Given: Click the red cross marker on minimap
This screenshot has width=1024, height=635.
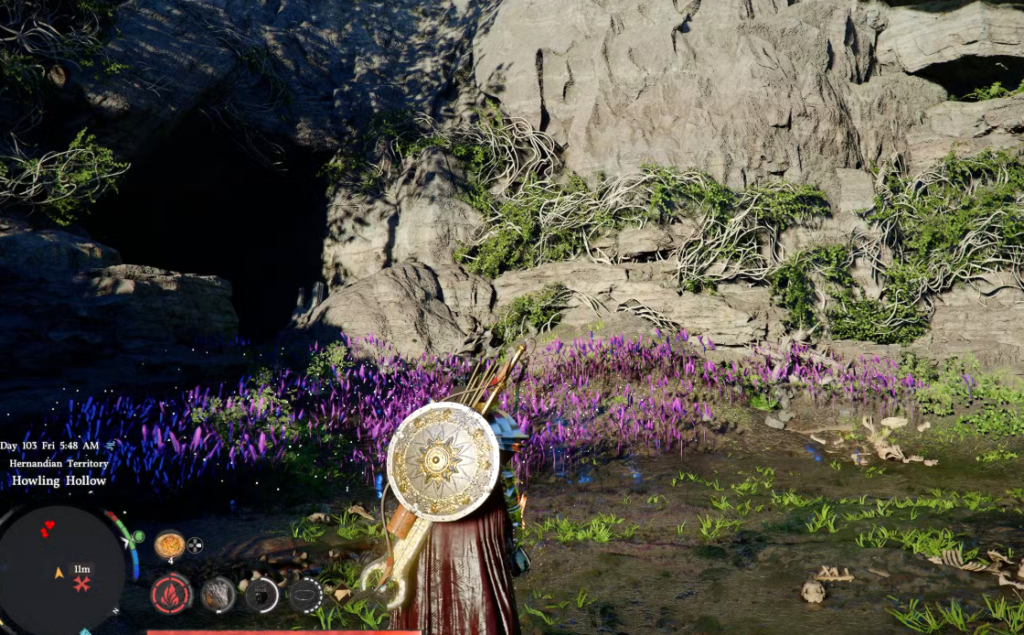Looking at the screenshot, I should (x=82, y=584).
